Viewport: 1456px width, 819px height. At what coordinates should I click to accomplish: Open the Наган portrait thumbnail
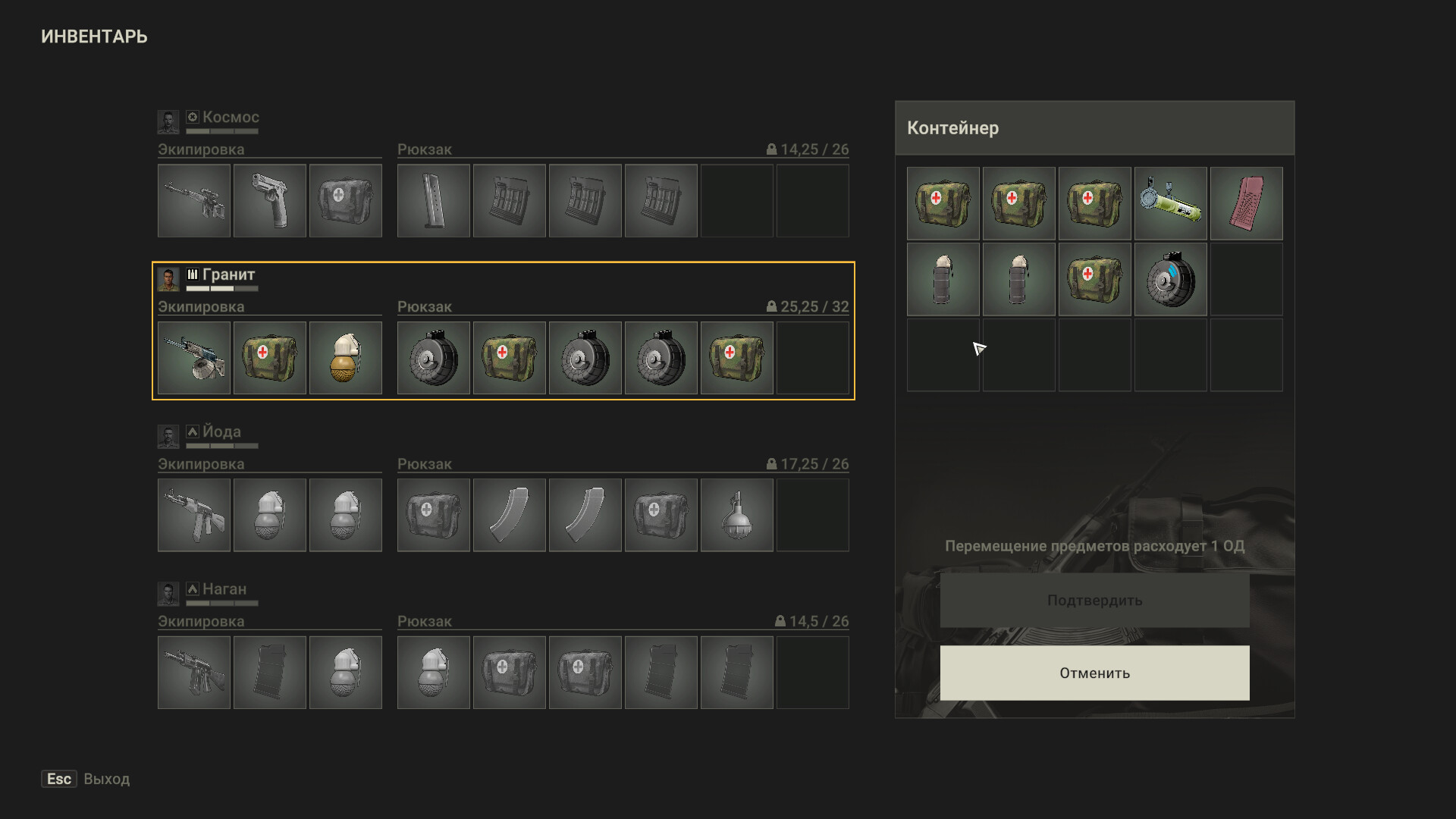[x=168, y=594]
